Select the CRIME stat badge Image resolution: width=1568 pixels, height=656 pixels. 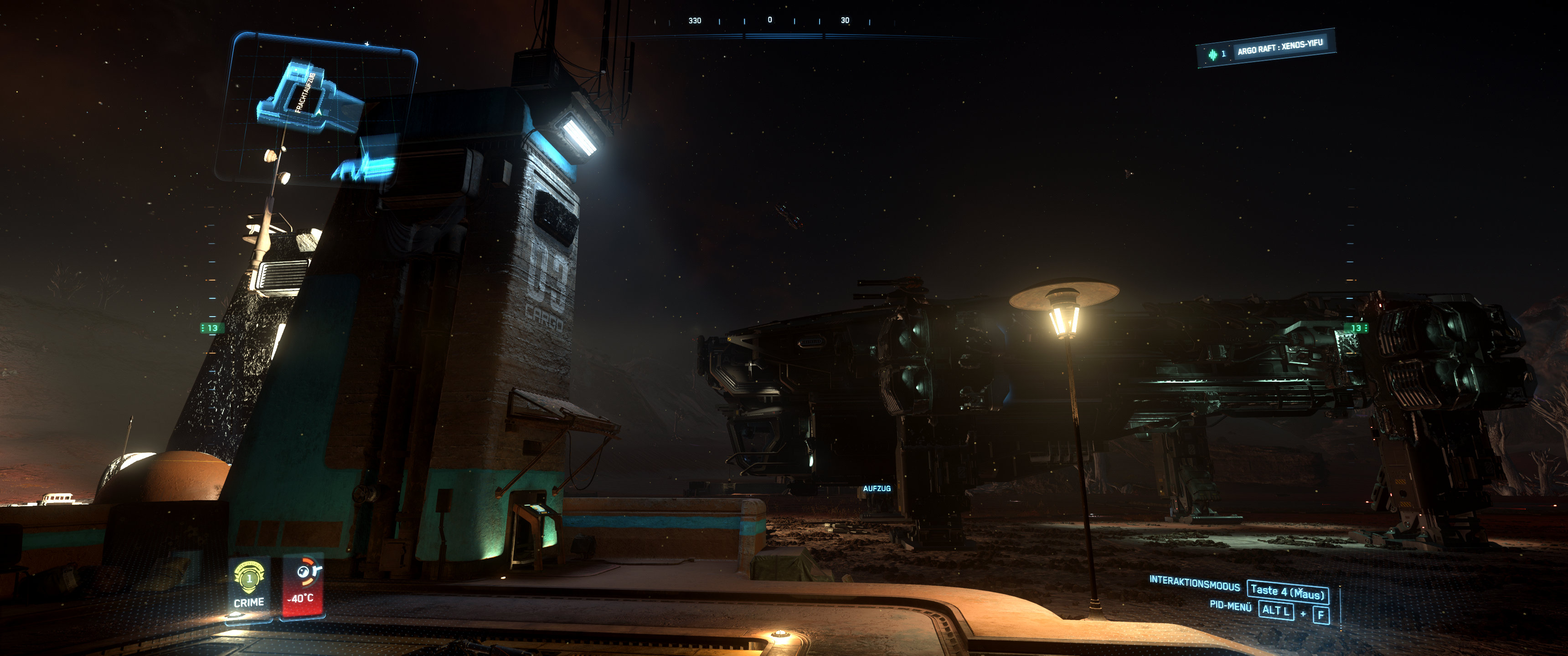249,585
